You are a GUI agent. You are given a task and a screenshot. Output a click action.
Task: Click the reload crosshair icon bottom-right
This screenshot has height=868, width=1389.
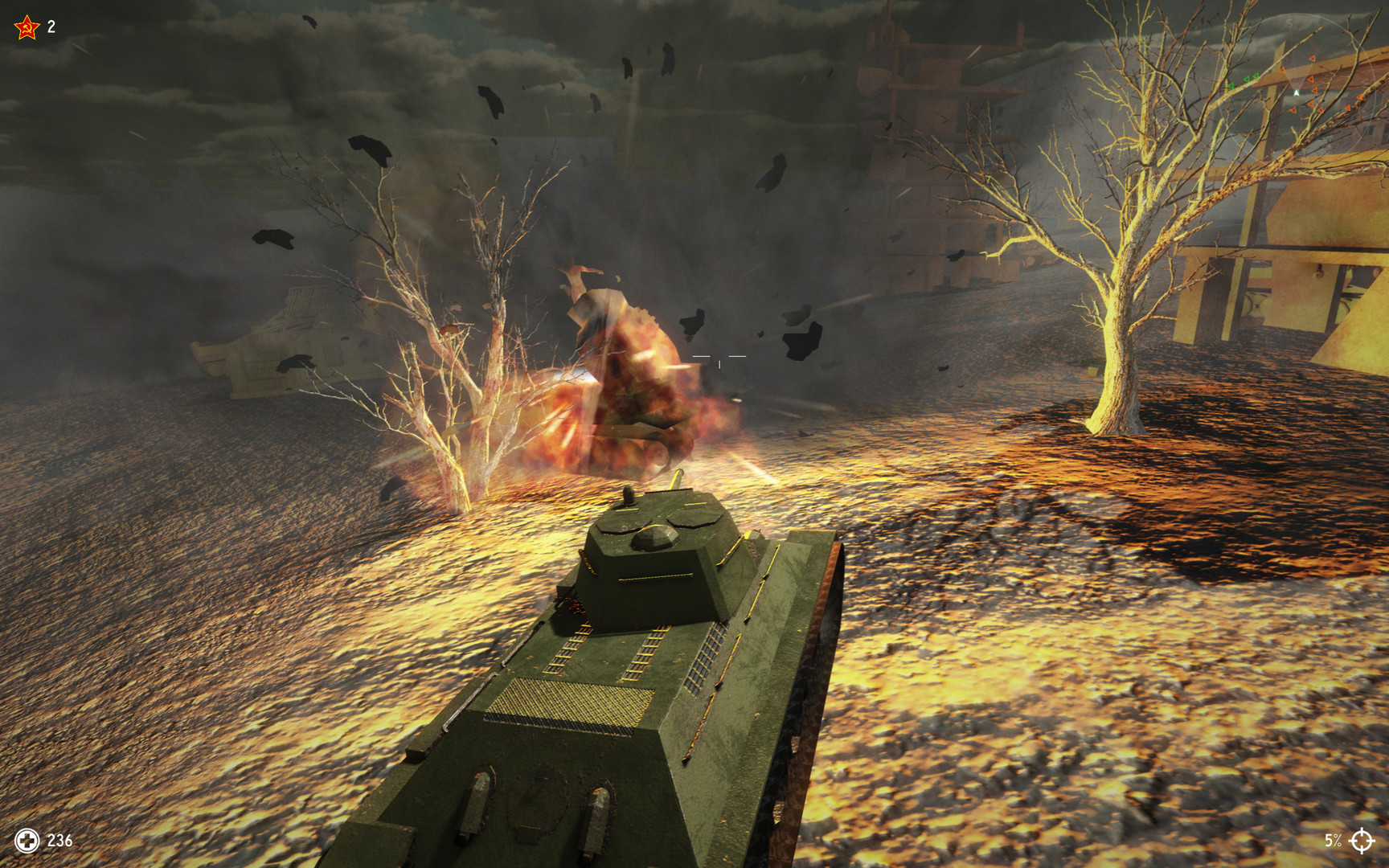click(x=1362, y=842)
